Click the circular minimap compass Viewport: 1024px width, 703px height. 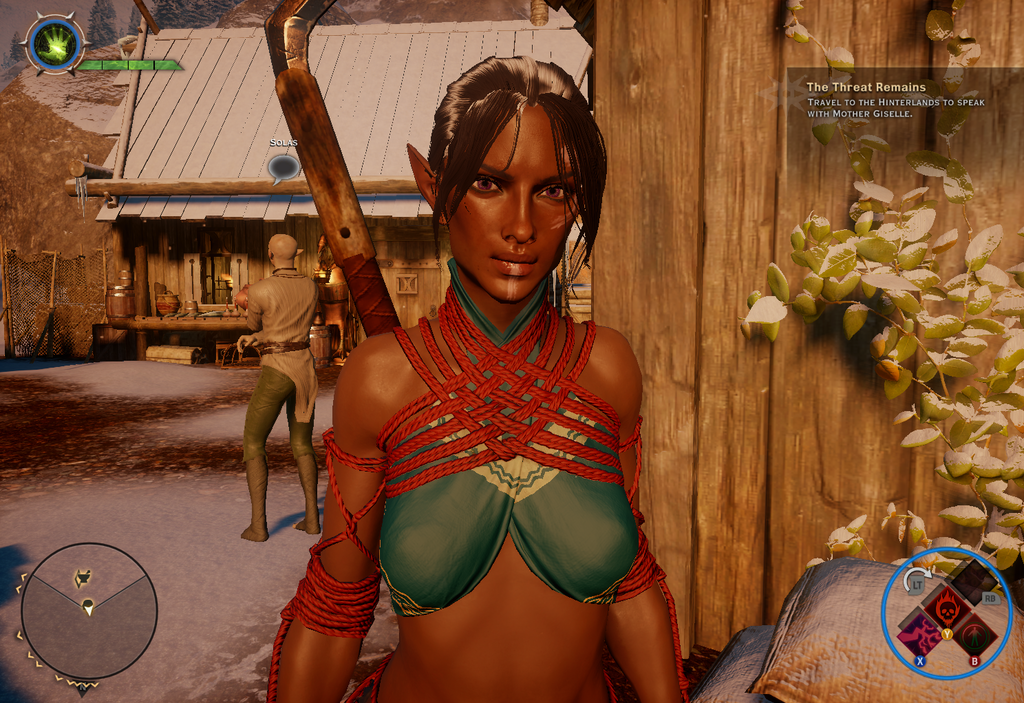[88, 610]
